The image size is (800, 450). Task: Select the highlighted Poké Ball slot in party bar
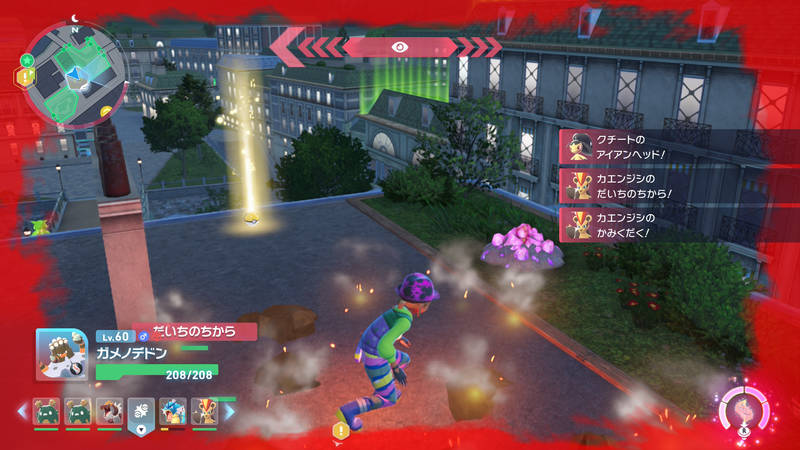pyautogui.click(x=141, y=412)
